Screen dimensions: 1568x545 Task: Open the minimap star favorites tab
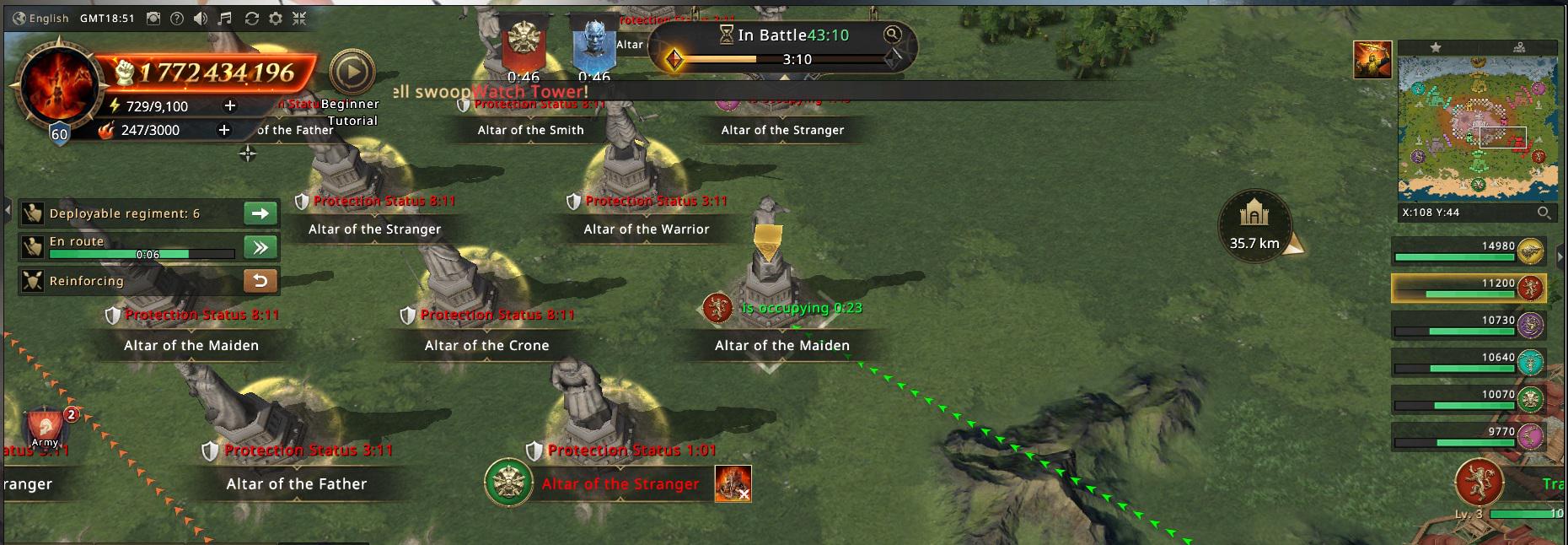(x=1436, y=47)
